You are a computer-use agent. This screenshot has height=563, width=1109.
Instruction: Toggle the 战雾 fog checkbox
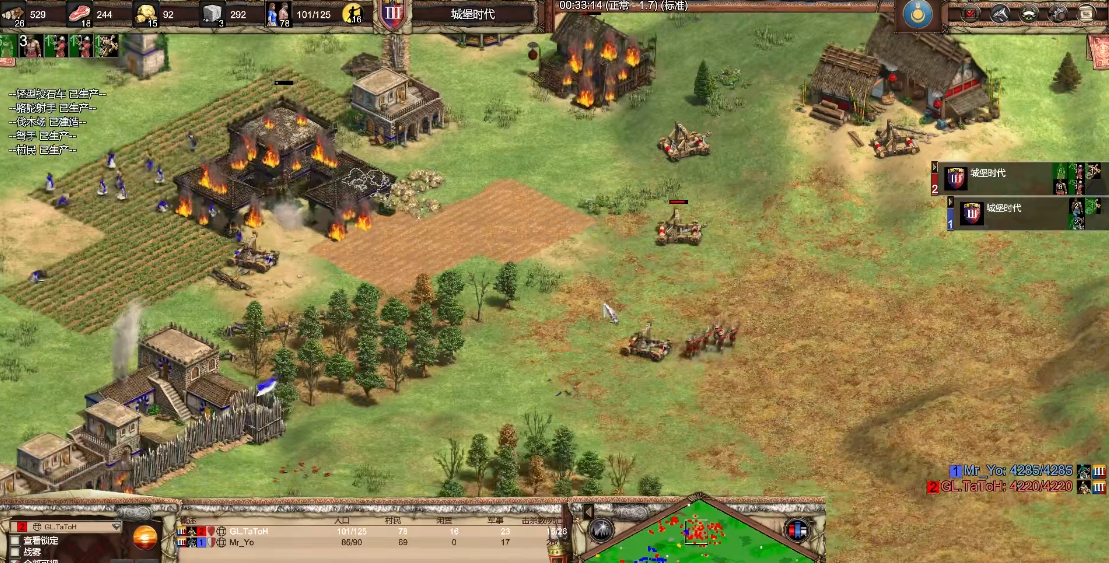(x=15, y=552)
